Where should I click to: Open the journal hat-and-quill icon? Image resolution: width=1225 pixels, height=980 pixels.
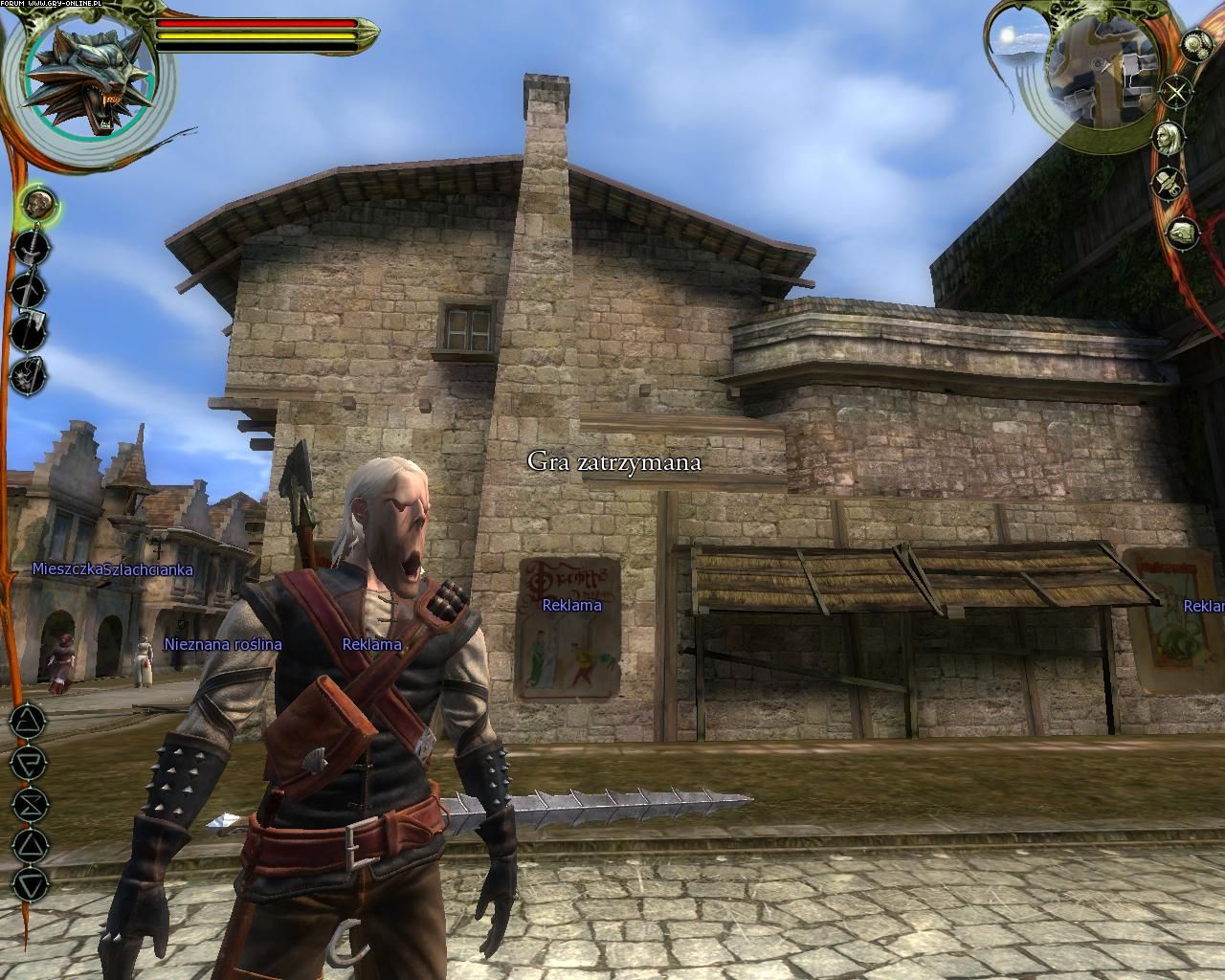click(x=1169, y=182)
